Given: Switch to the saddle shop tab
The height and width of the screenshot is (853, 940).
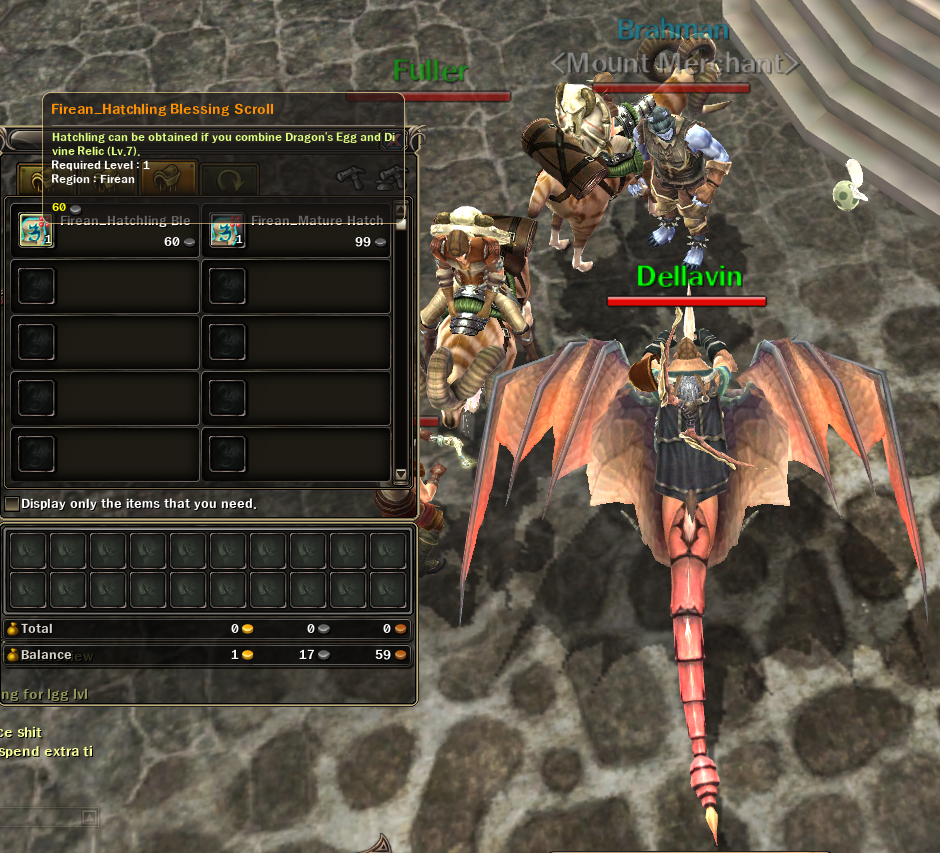Looking at the screenshot, I should coord(168,181).
